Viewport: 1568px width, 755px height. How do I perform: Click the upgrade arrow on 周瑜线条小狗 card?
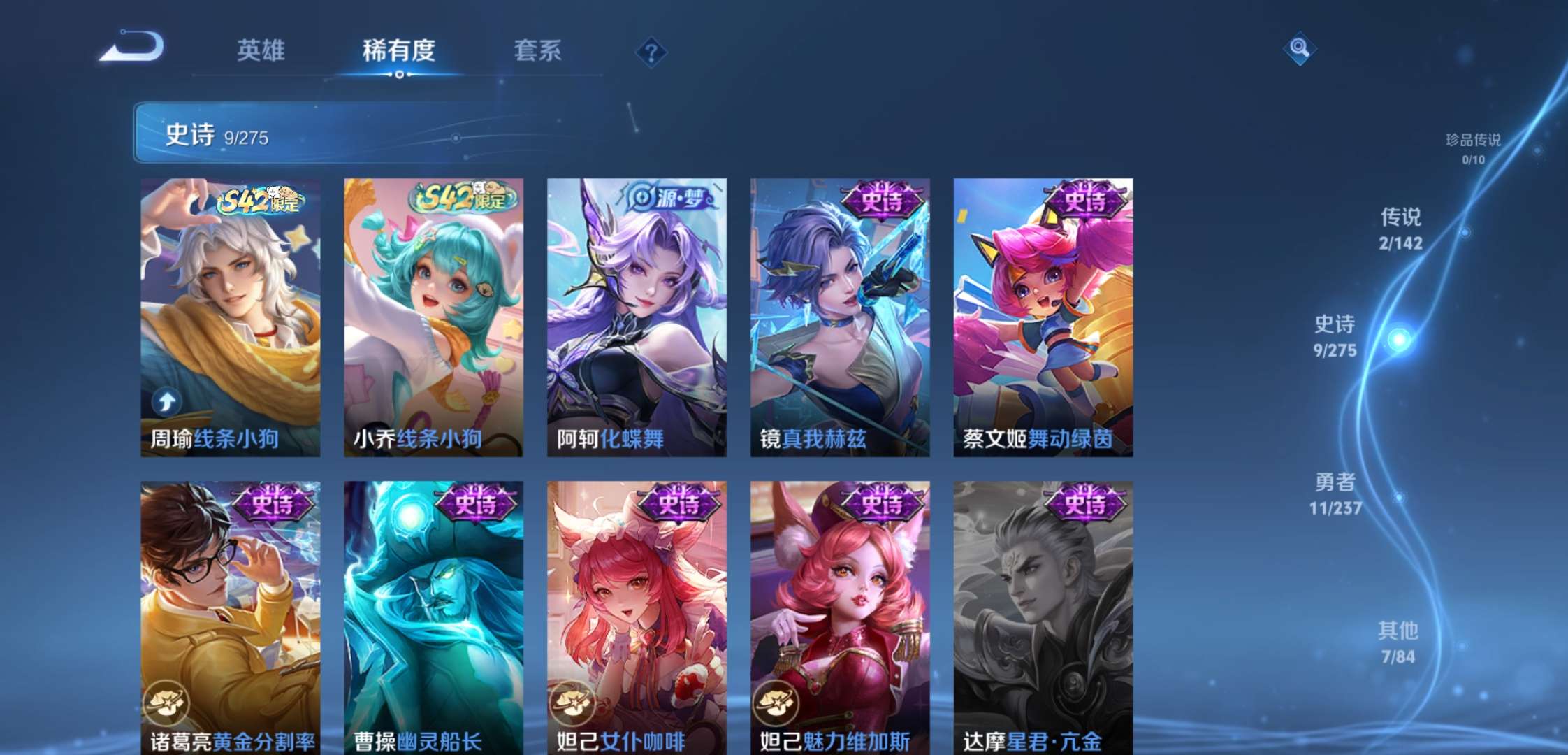pyautogui.click(x=167, y=401)
